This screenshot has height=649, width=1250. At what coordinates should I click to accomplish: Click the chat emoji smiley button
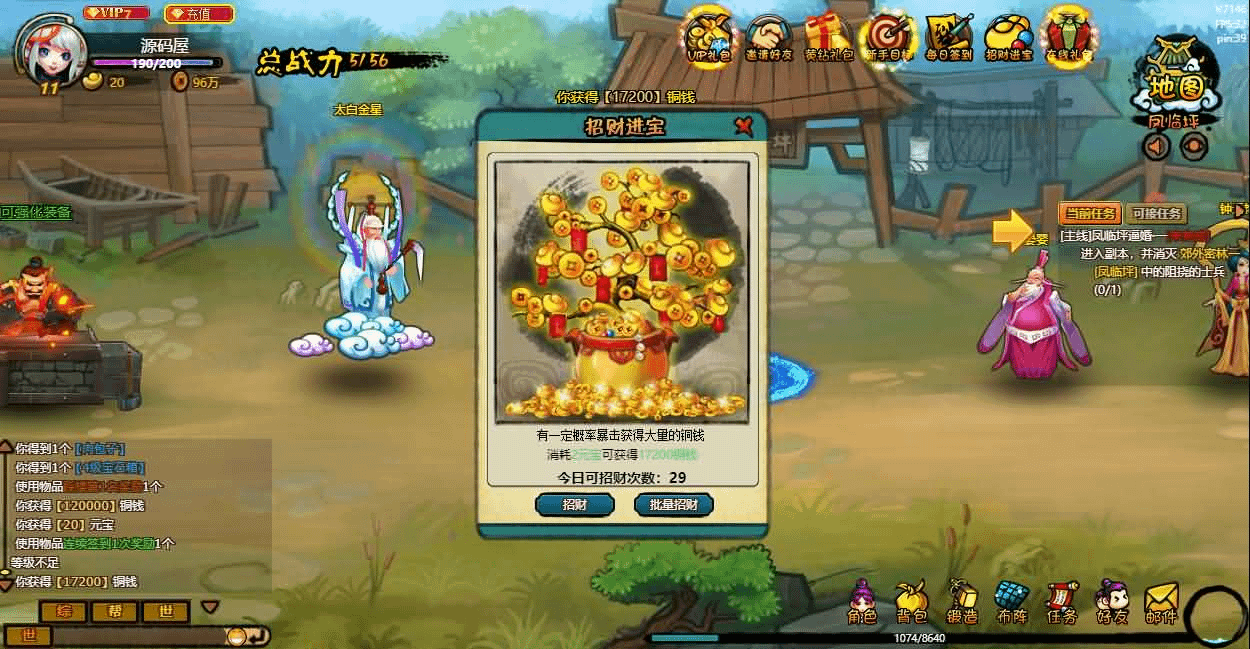coord(237,635)
